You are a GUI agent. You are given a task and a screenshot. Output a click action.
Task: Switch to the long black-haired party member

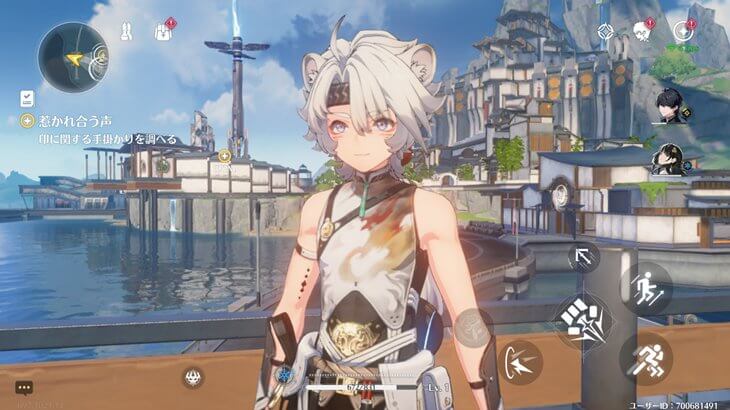[x=669, y=159]
